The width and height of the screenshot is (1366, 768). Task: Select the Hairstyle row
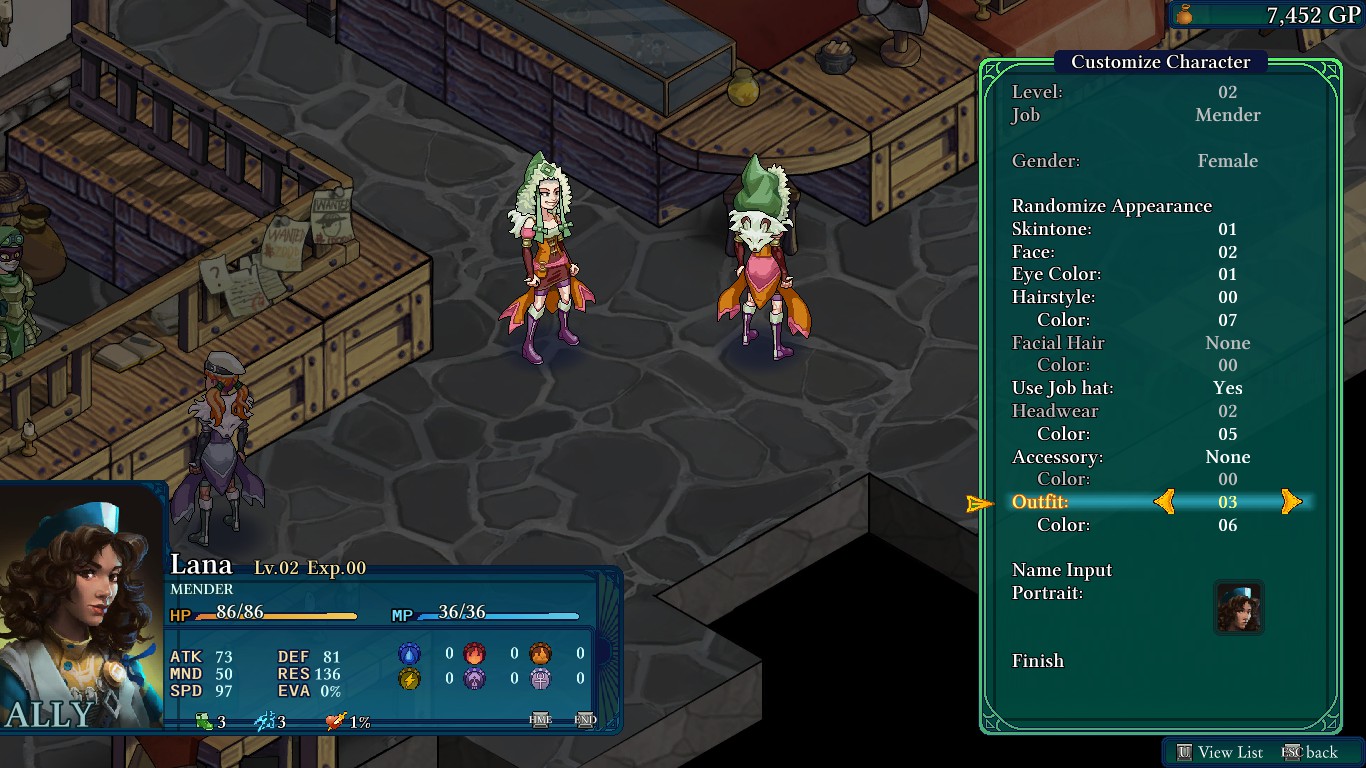pyautogui.click(x=1053, y=297)
